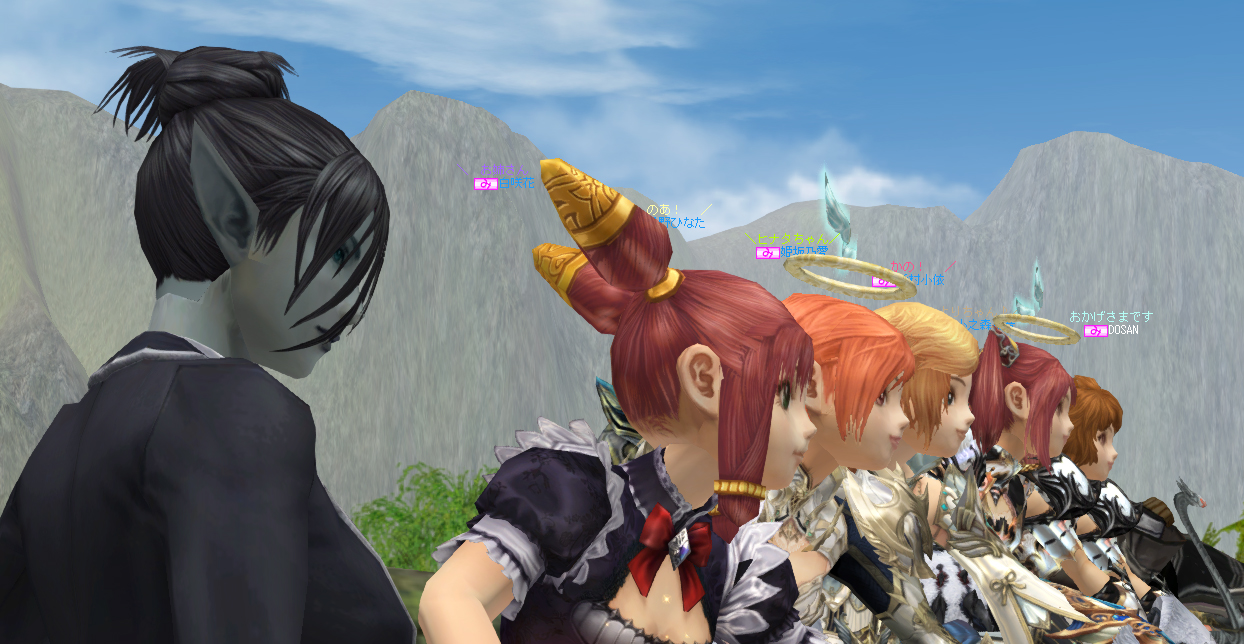Select the pink emblem beside 白咲花
The image size is (1244, 644).
[485, 183]
